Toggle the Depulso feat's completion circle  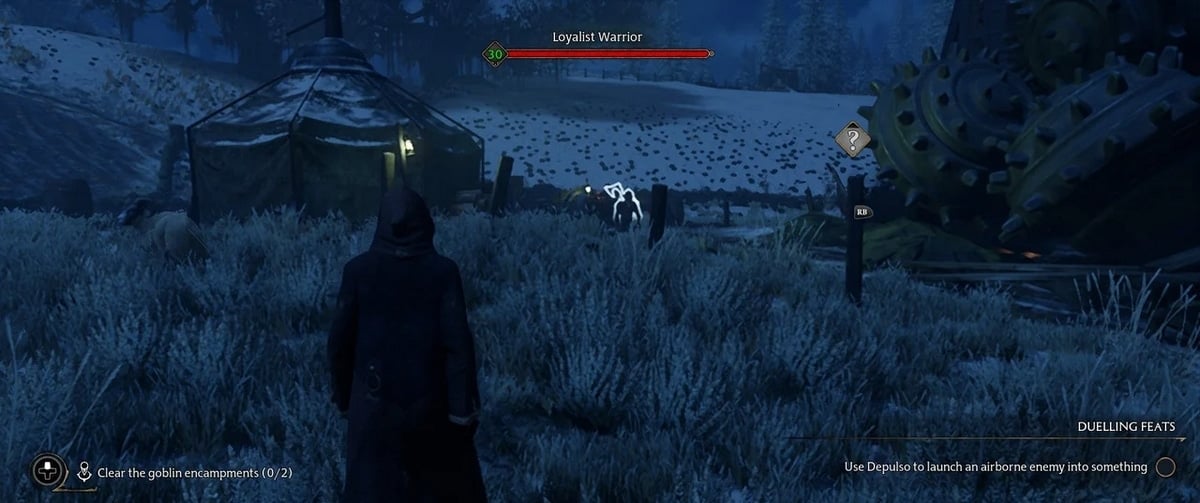pyautogui.click(x=1165, y=467)
